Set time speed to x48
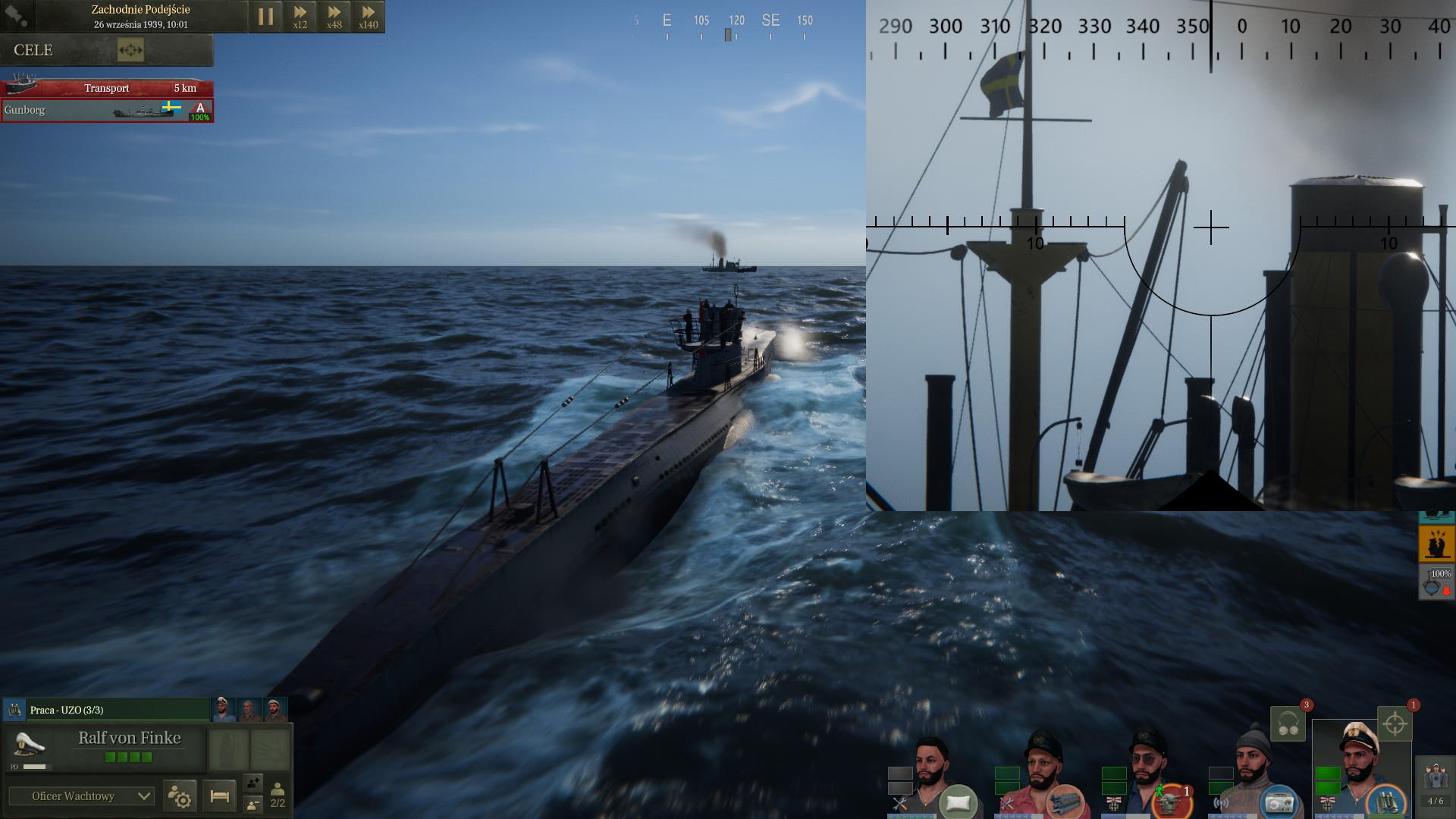The image size is (1456, 819). (334, 16)
